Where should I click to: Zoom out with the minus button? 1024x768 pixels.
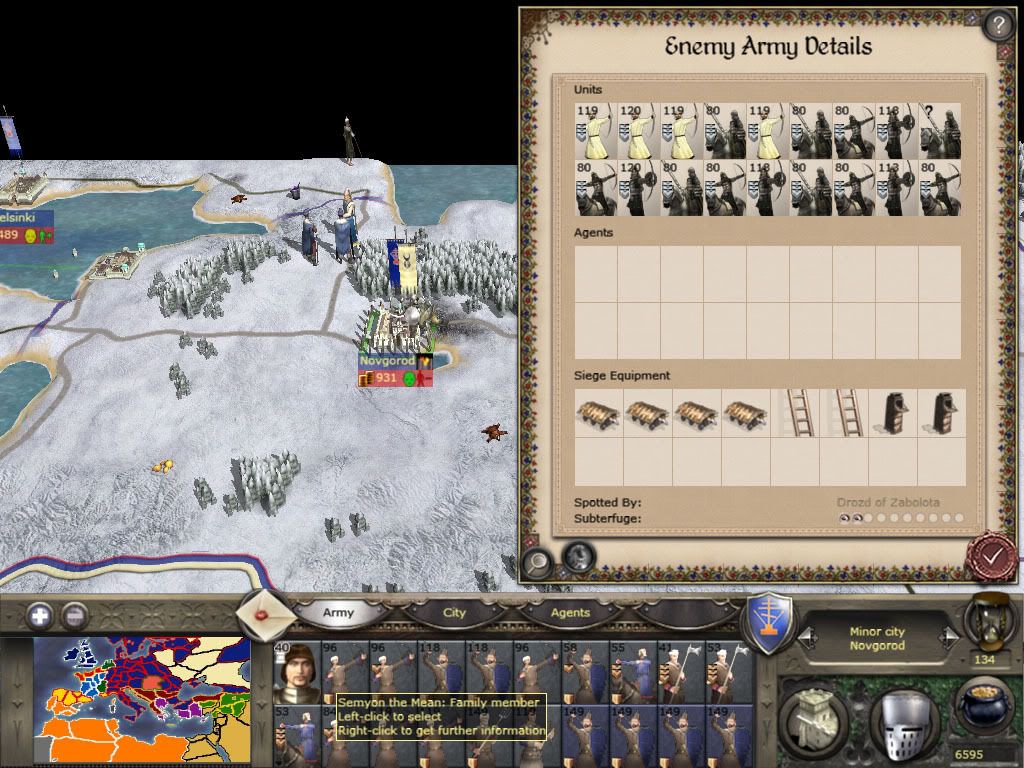click(74, 615)
